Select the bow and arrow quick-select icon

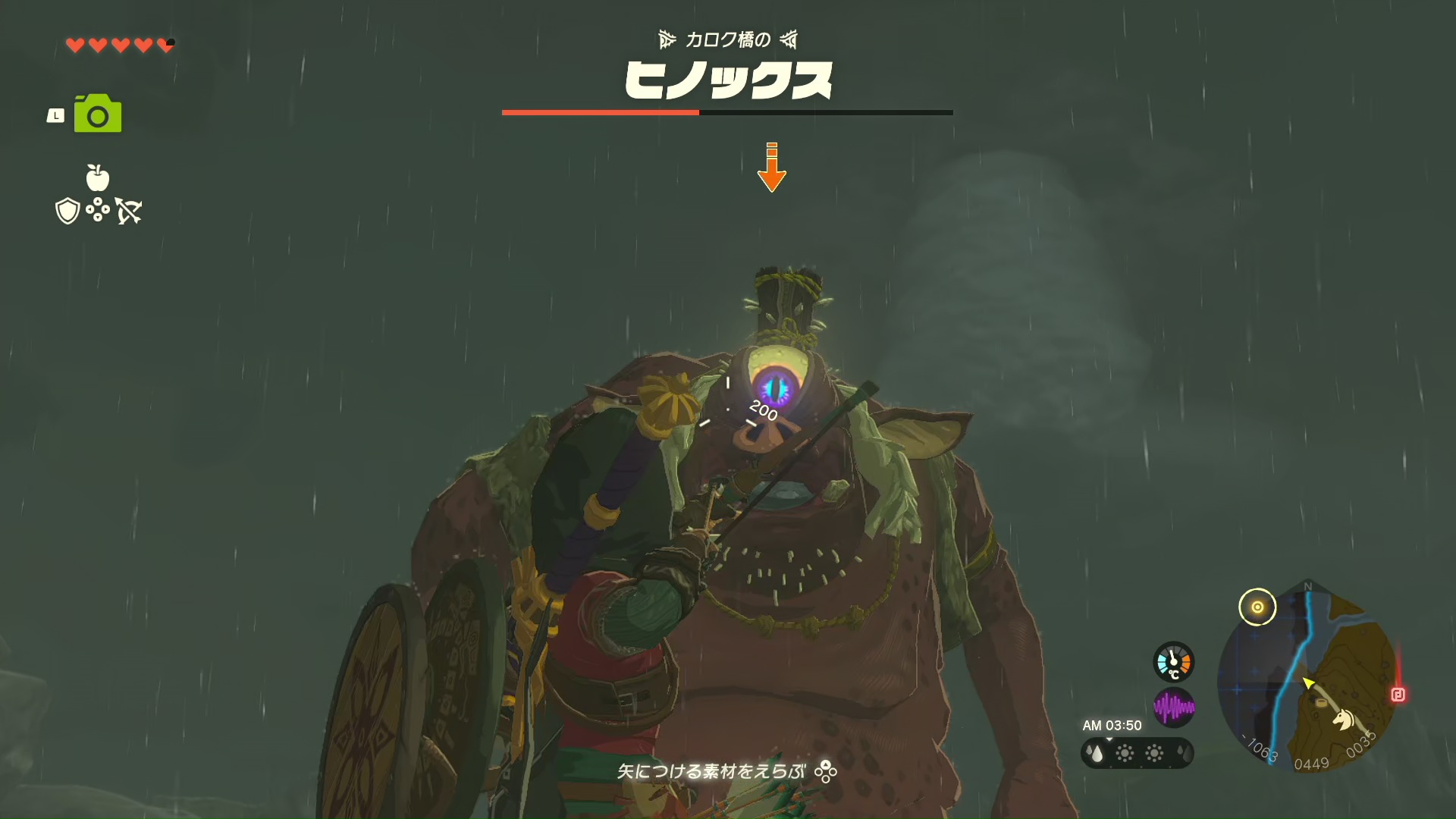[129, 211]
